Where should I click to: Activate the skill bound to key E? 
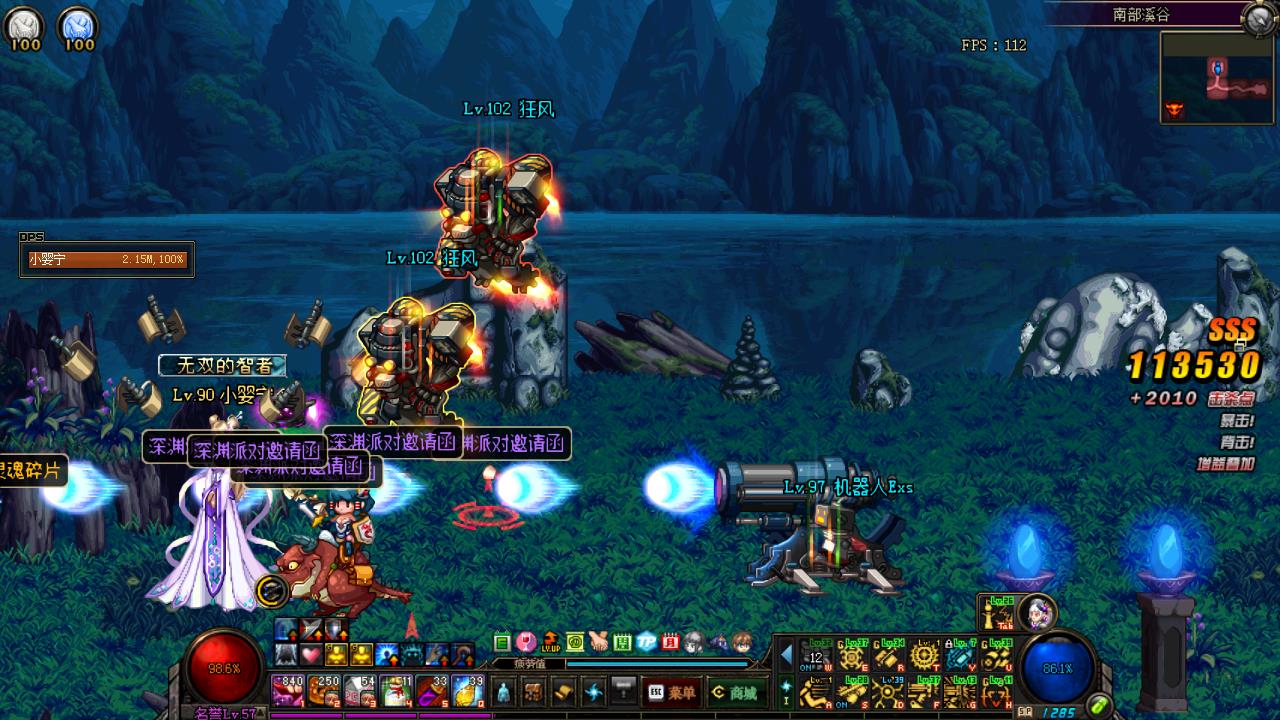[853, 655]
